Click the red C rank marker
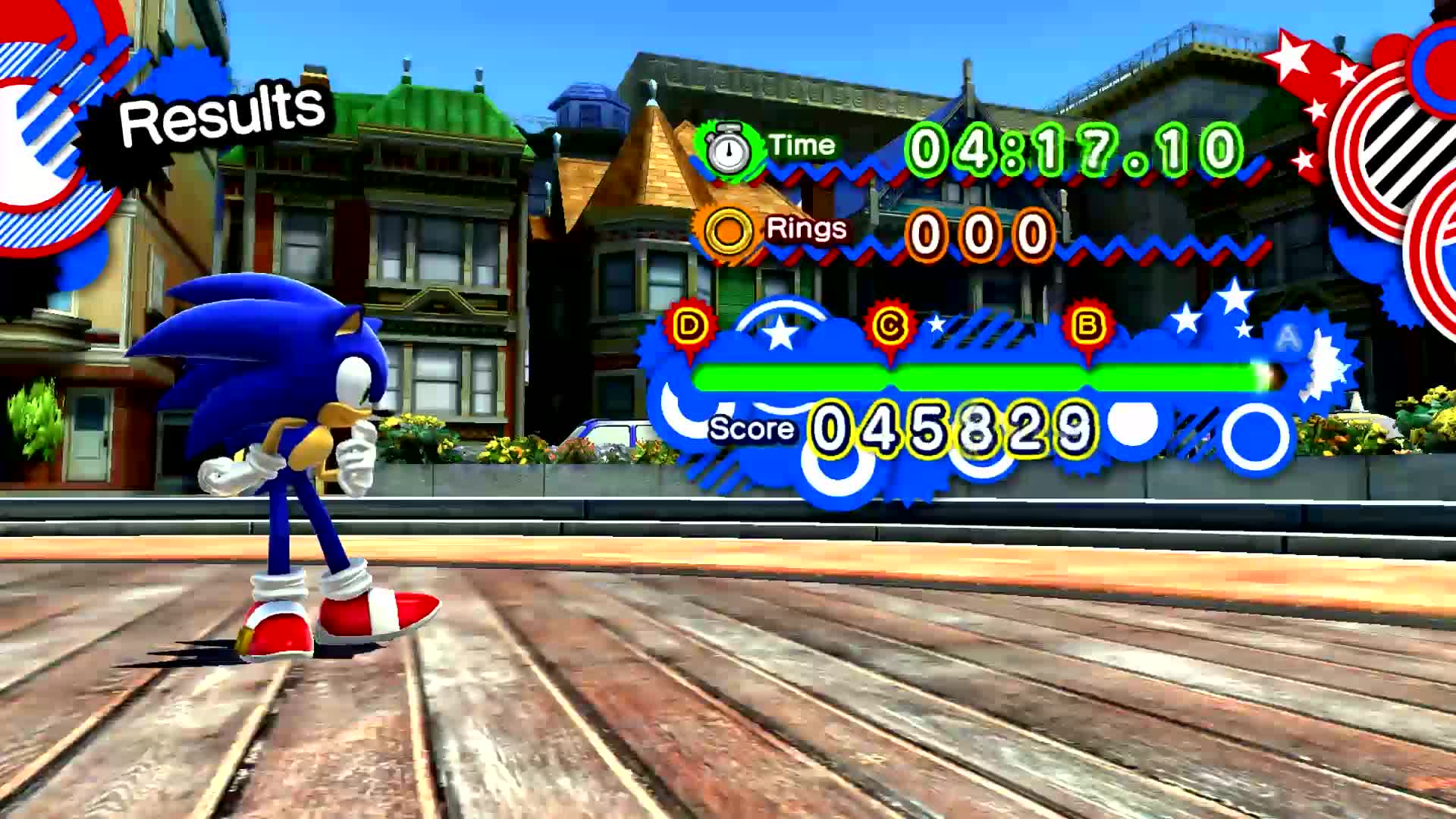Image resolution: width=1456 pixels, height=819 pixels. coord(890,322)
